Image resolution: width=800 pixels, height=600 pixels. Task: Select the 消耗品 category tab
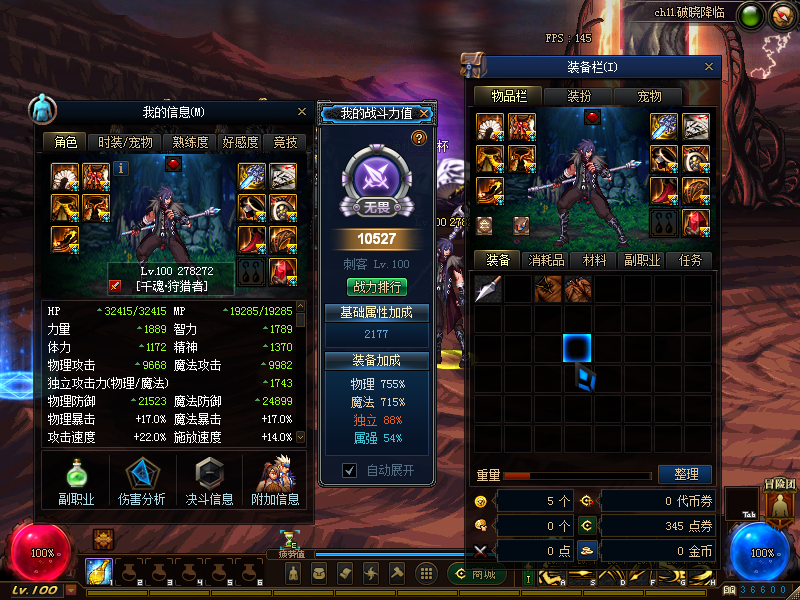point(545,260)
